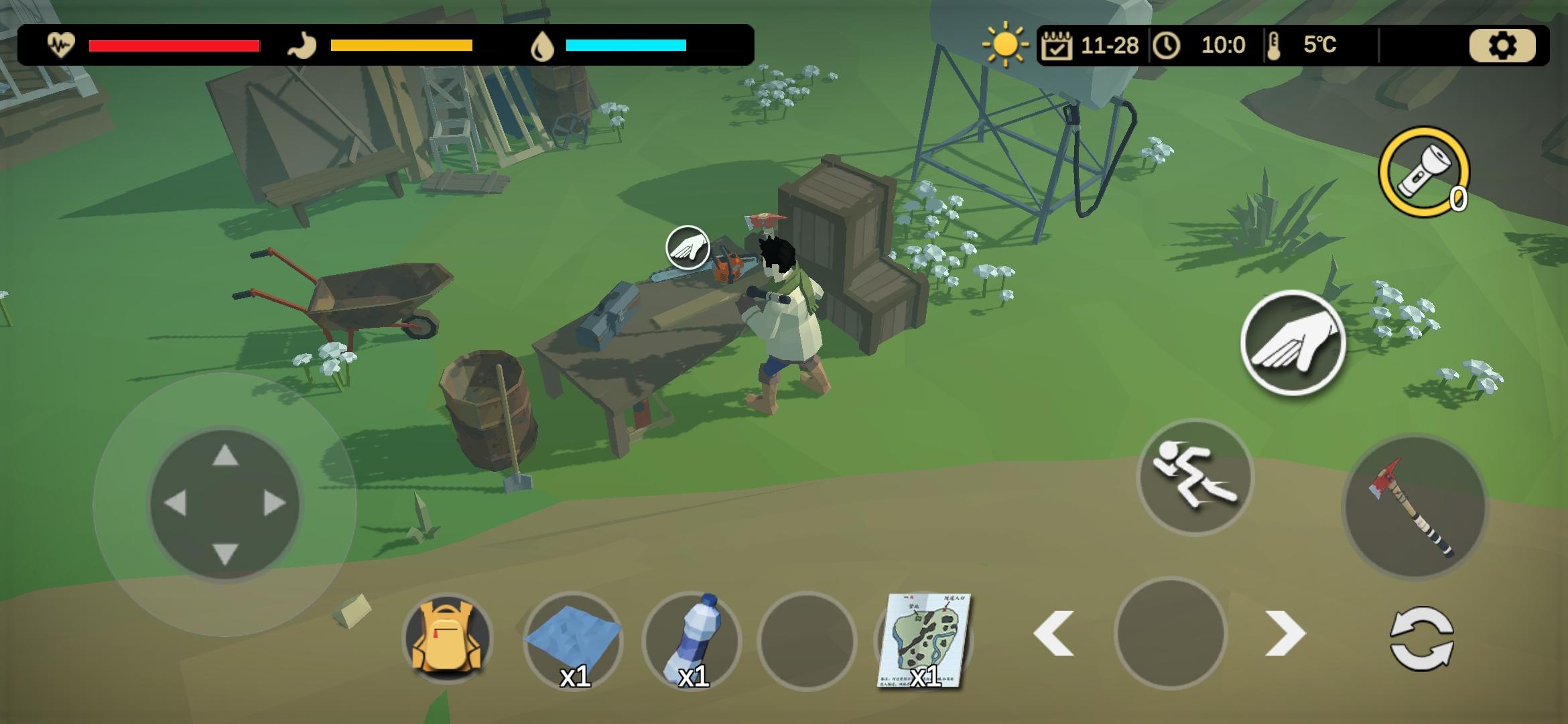Open the settings gear menu

tap(1502, 46)
